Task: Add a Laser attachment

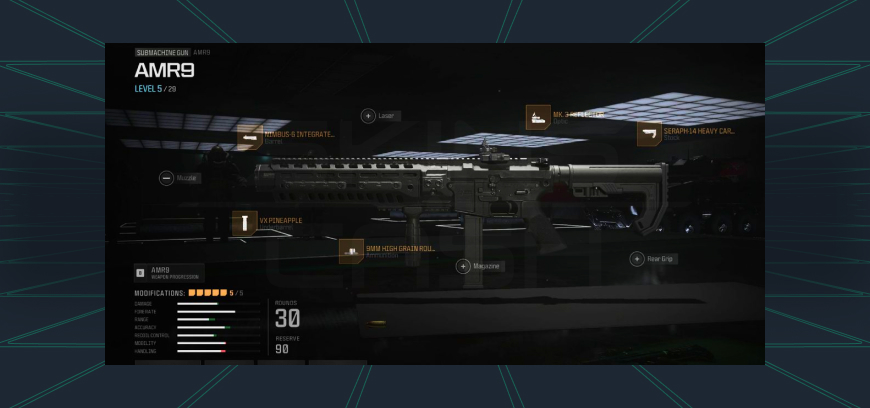Action: (x=368, y=116)
